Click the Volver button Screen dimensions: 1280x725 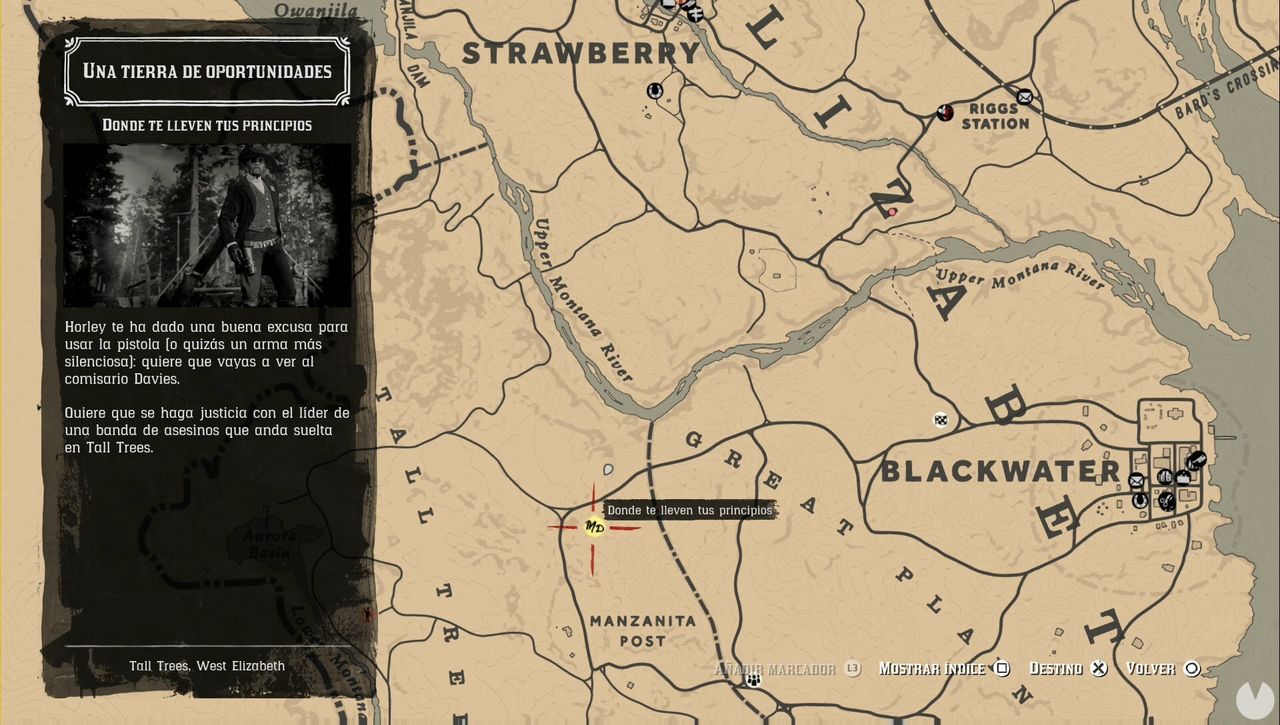1155,668
